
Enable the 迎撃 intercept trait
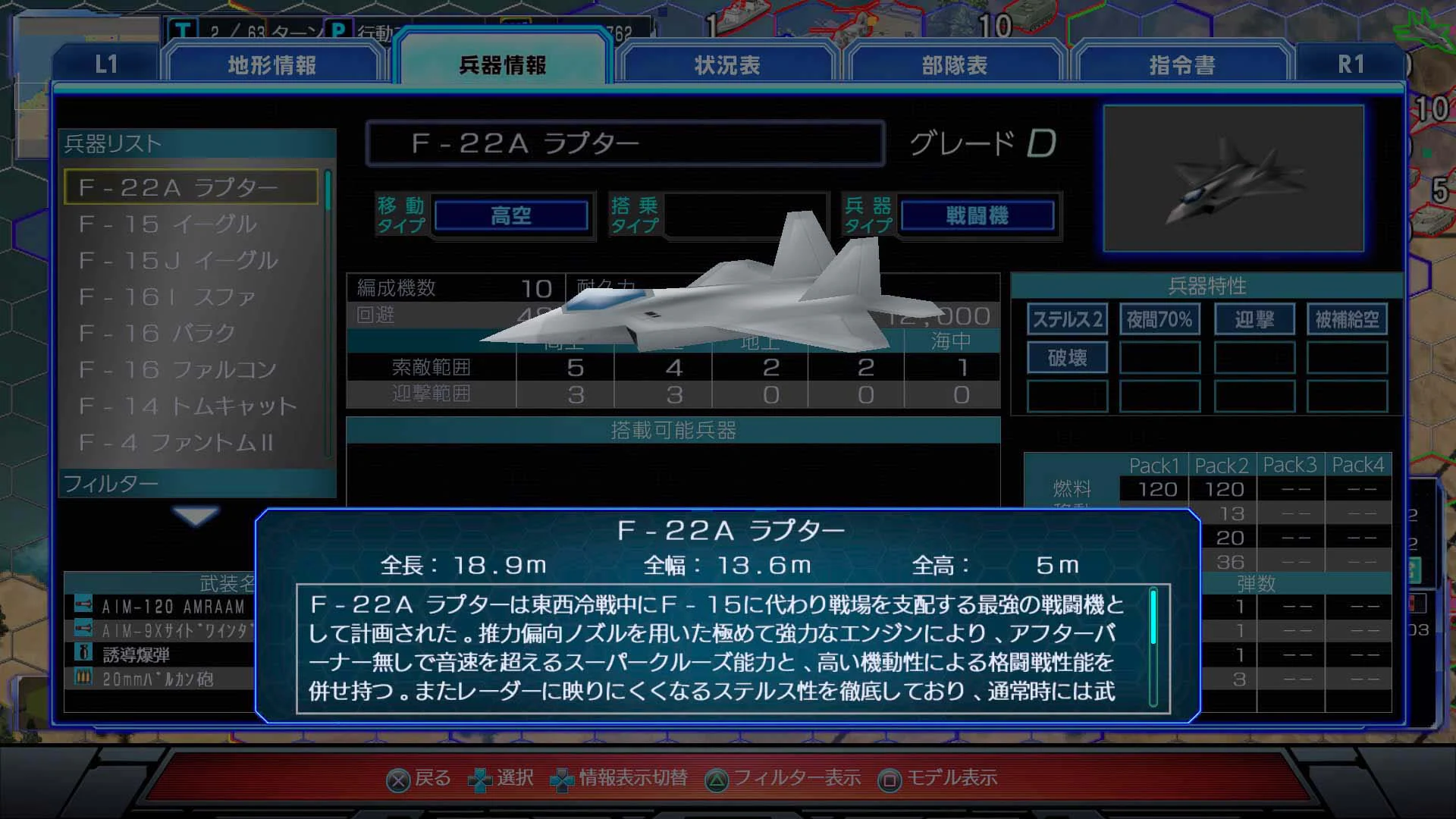point(1254,319)
